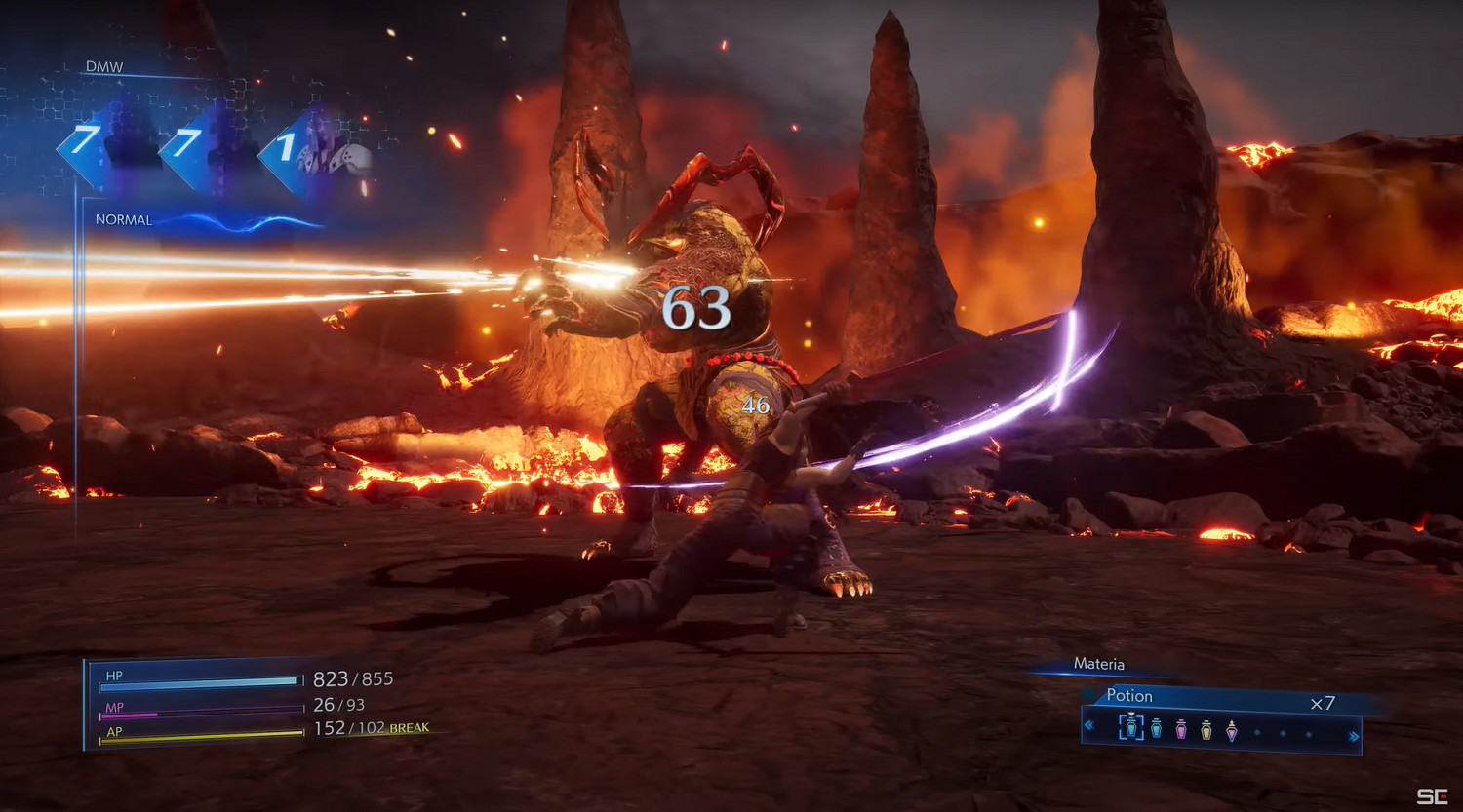
Task: Select the pink bottle item
Action: tap(1181, 728)
